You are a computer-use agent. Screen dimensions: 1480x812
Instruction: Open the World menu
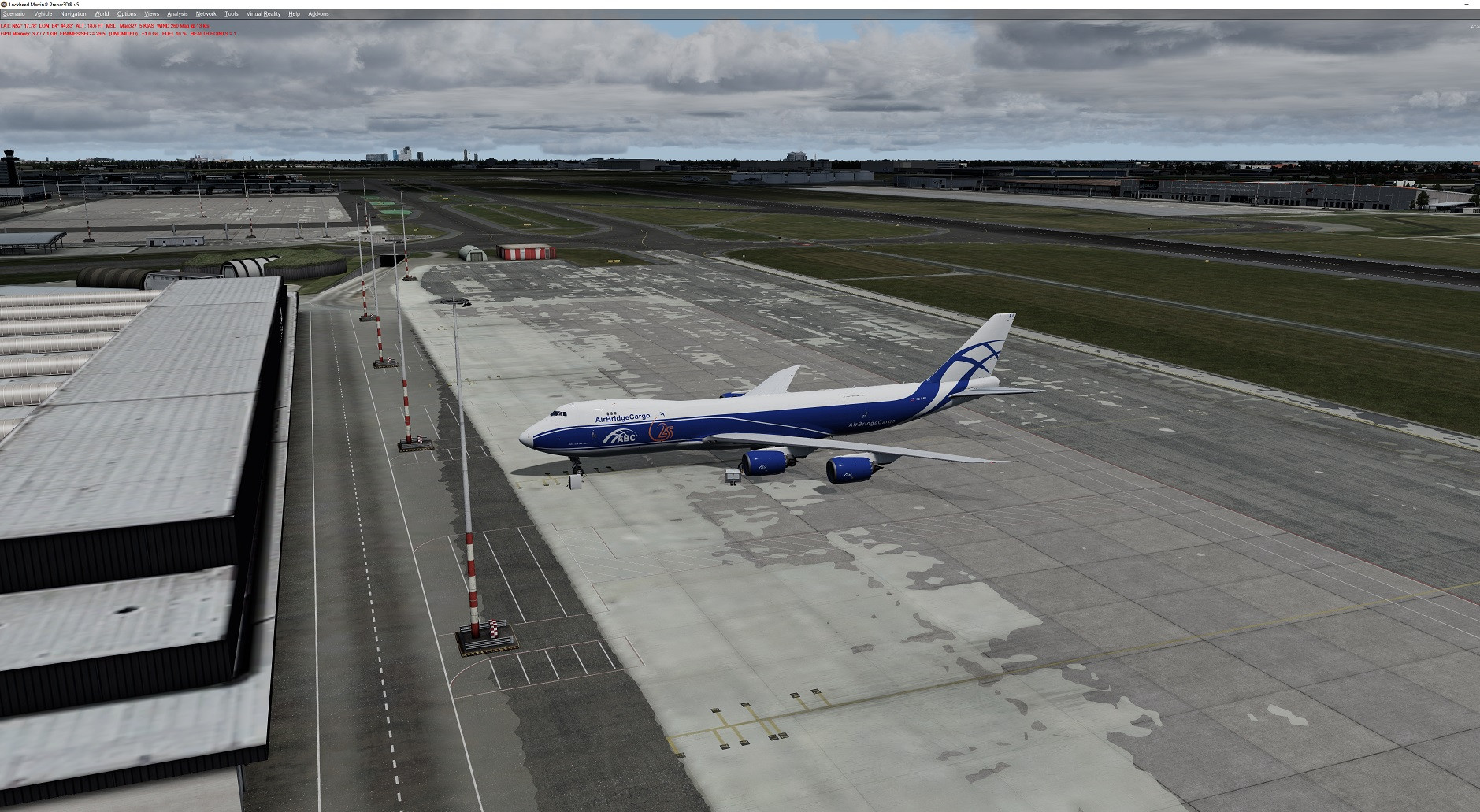pyautogui.click(x=101, y=13)
